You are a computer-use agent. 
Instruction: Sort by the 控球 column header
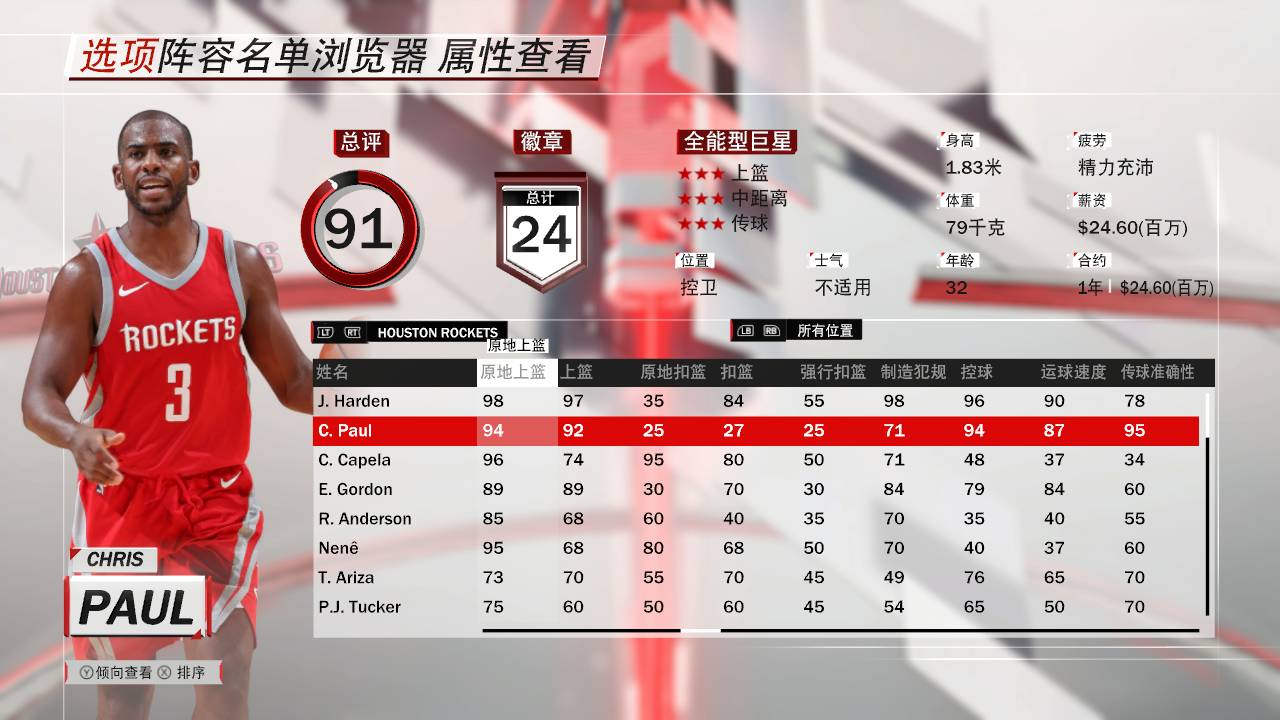978,372
